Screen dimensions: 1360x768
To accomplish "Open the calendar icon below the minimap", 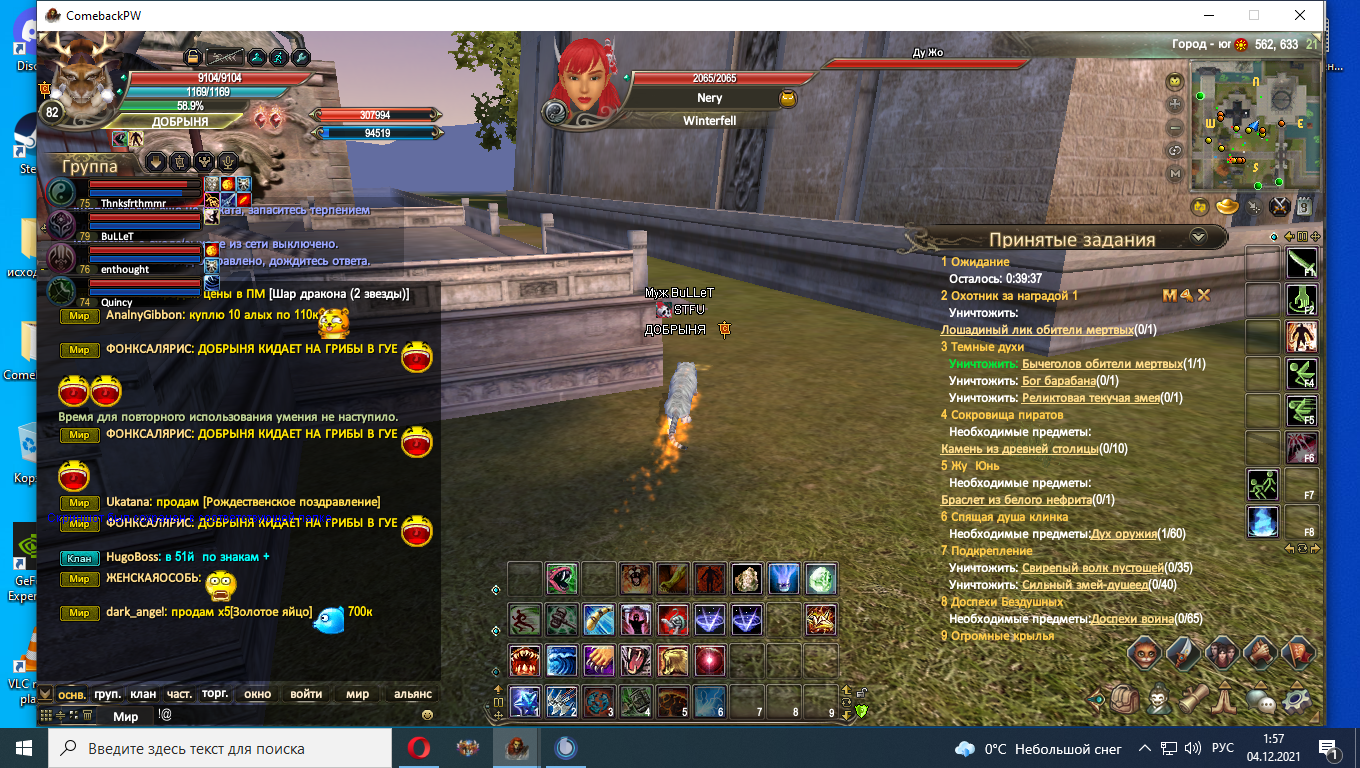I will pos(1305,207).
